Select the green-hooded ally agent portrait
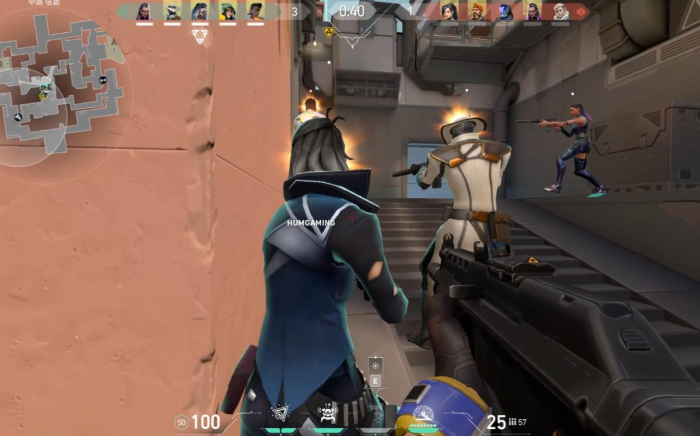This screenshot has width=700, height=436. (x=227, y=12)
